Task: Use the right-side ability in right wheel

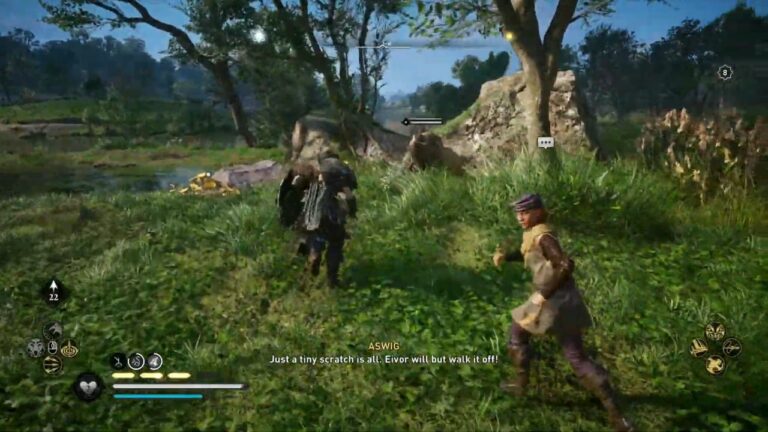Action: [732, 348]
